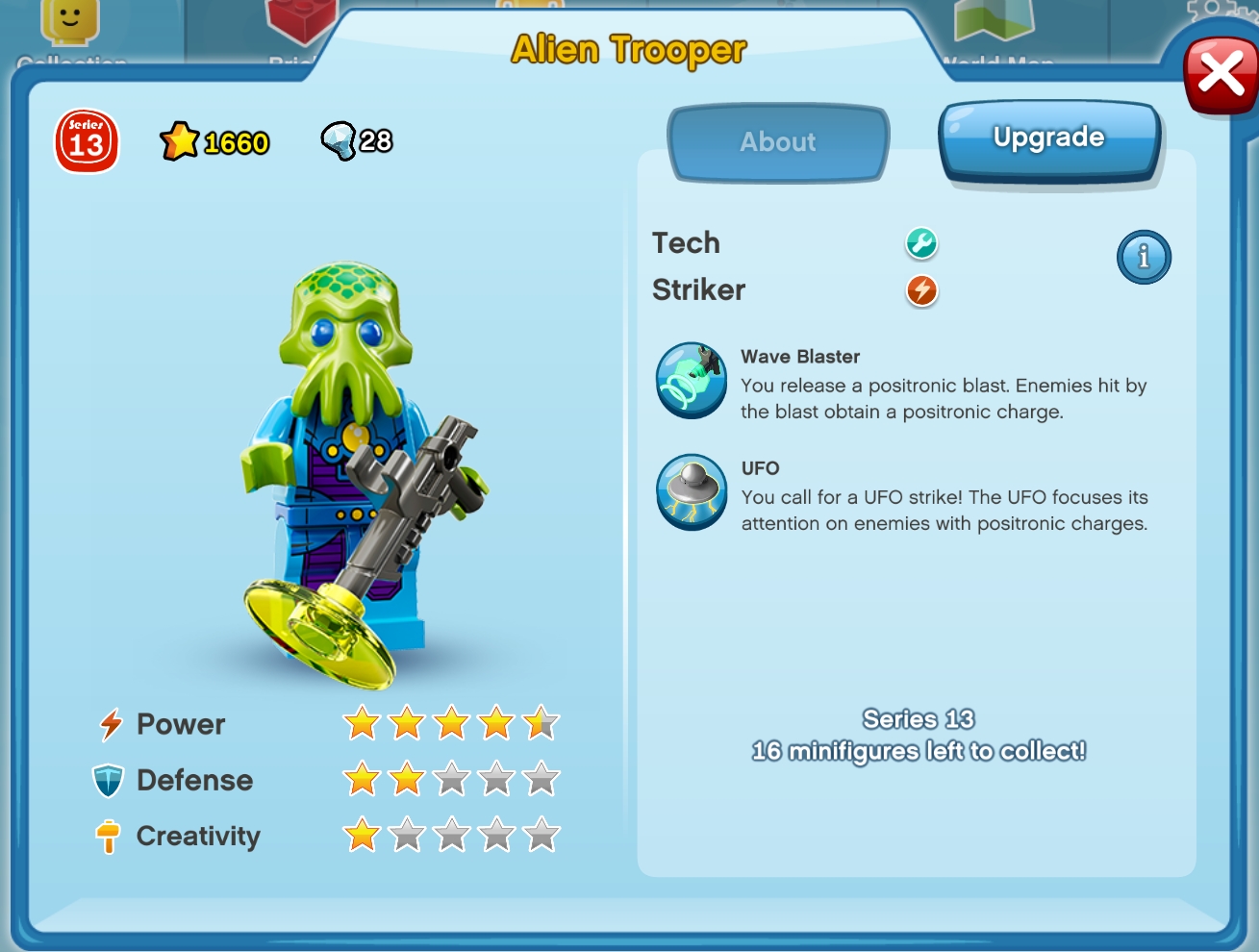Click the Power lightning bolt icon
Image resolution: width=1259 pixels, height=952 pixels.
pos(110,723)
